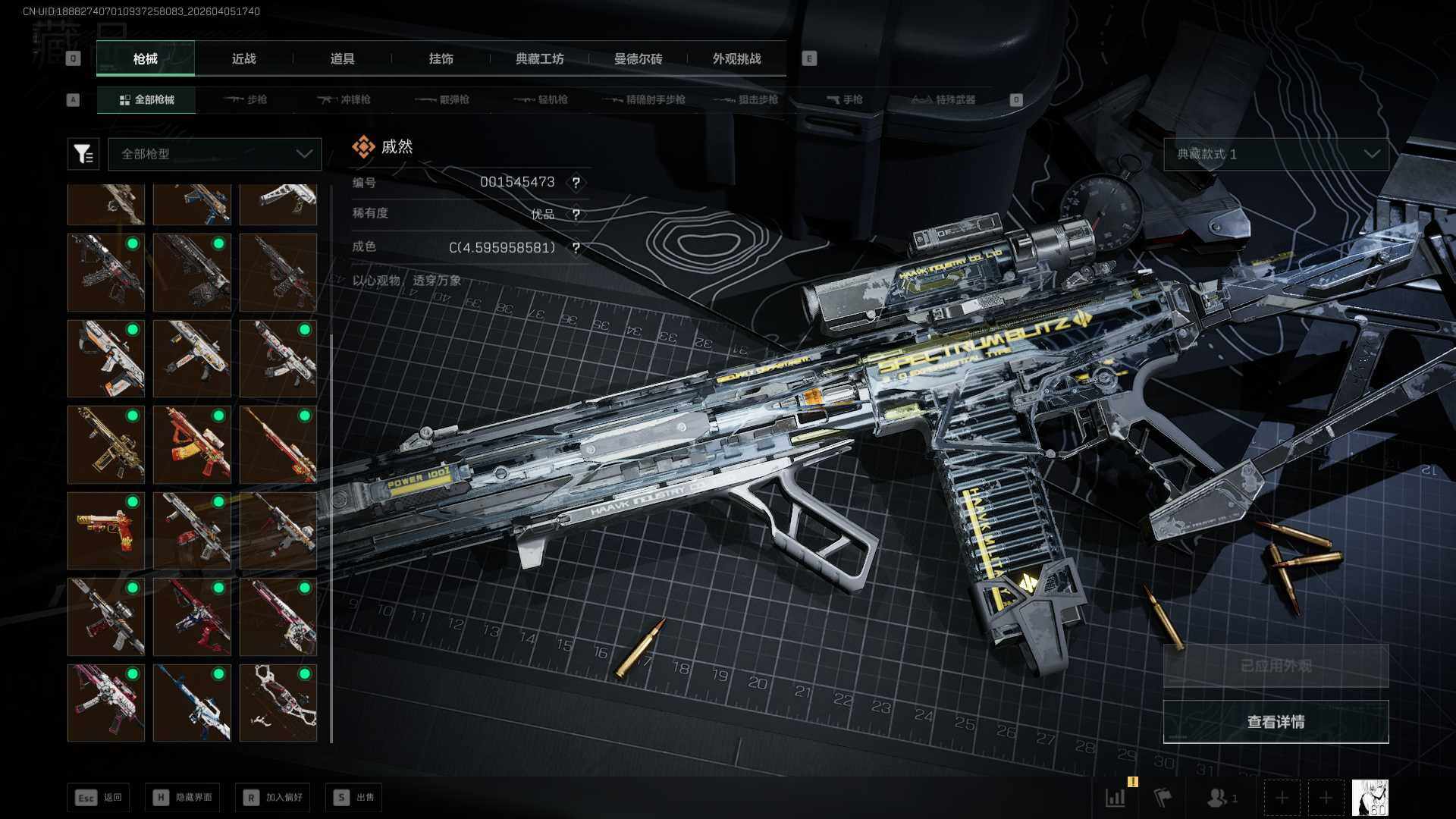Screen dimensions: 1456x819
Task: Select the gold and red pistol skin
Action: [106, 530]
